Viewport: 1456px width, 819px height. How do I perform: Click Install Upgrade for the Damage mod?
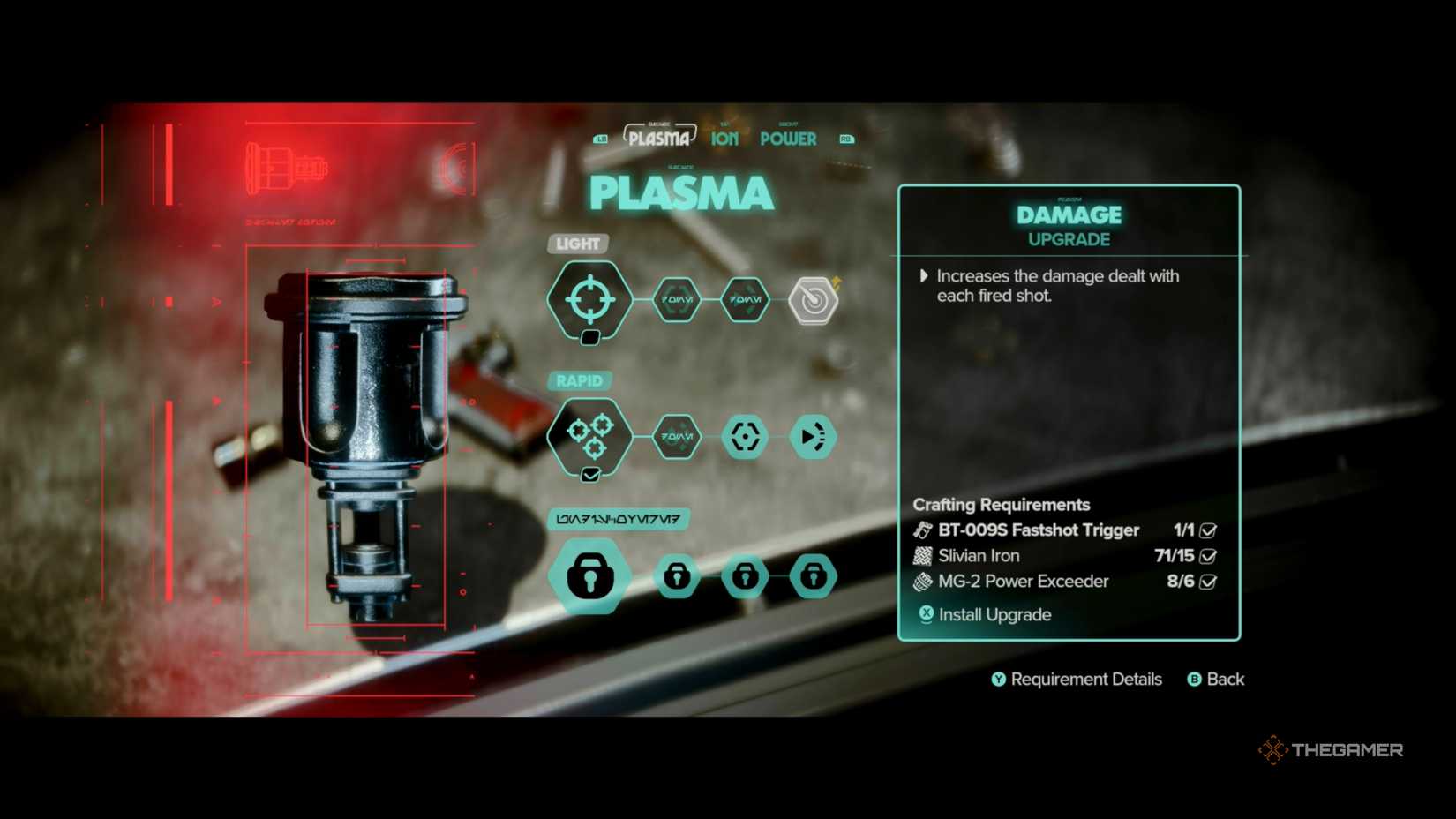tap(986, 614)
